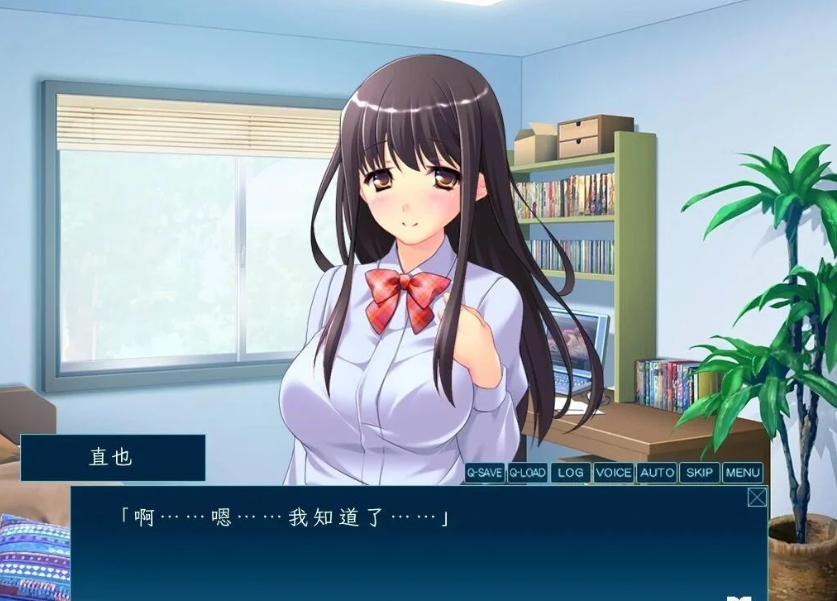This screenshot has width=837, height=601.
Task: Hide the dialogue box with the X button
Action: 757,497
